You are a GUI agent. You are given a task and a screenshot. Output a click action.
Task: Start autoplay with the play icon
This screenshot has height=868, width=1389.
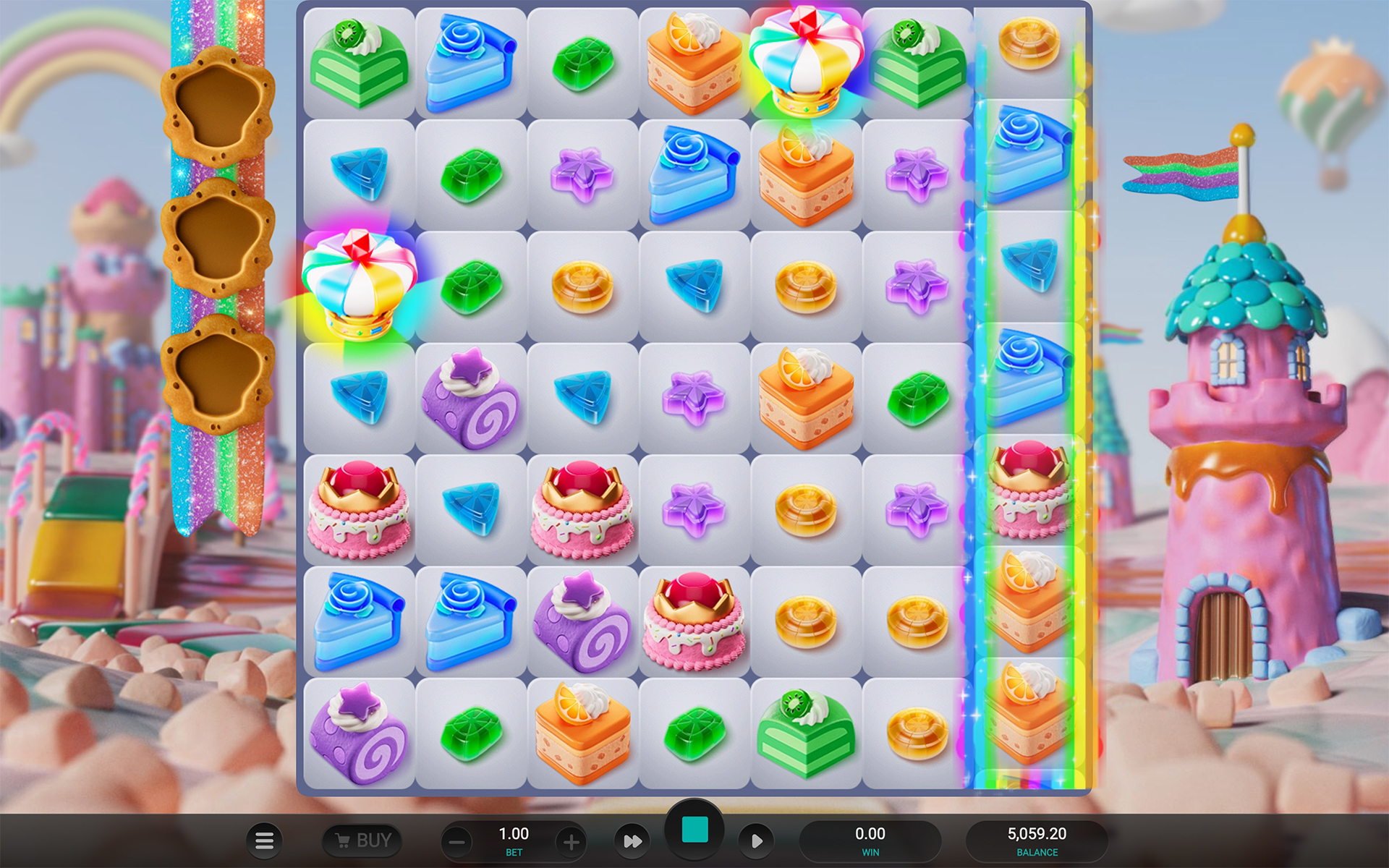(x=757, y=841)
